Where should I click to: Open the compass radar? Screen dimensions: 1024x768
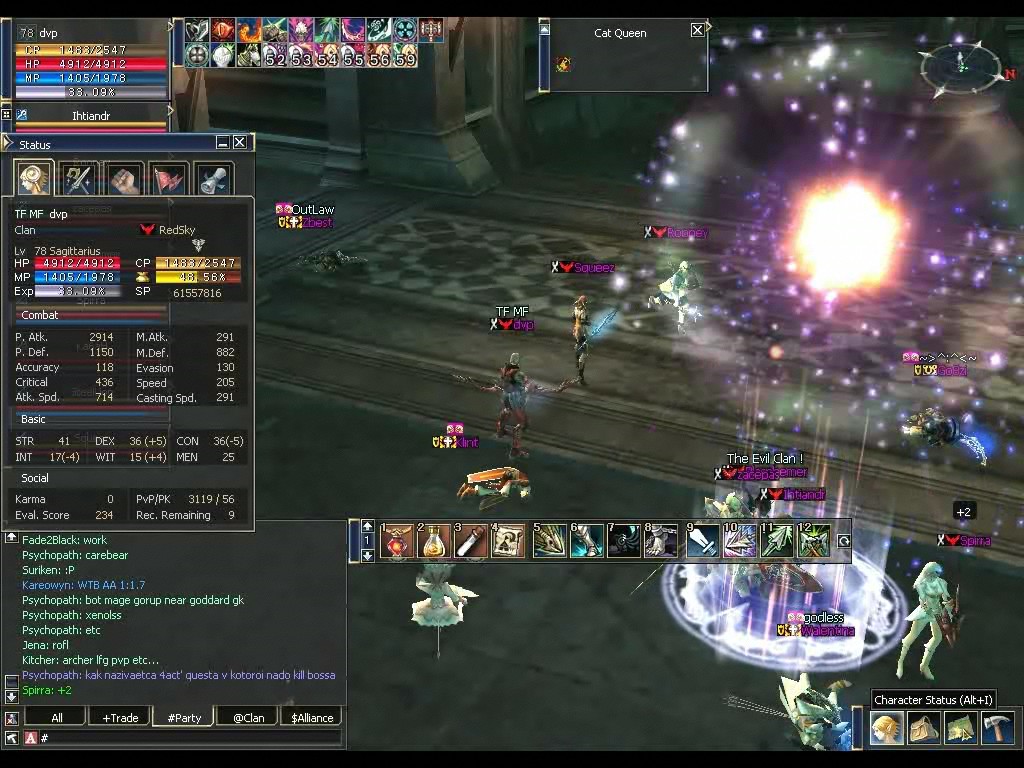point(959,66)
